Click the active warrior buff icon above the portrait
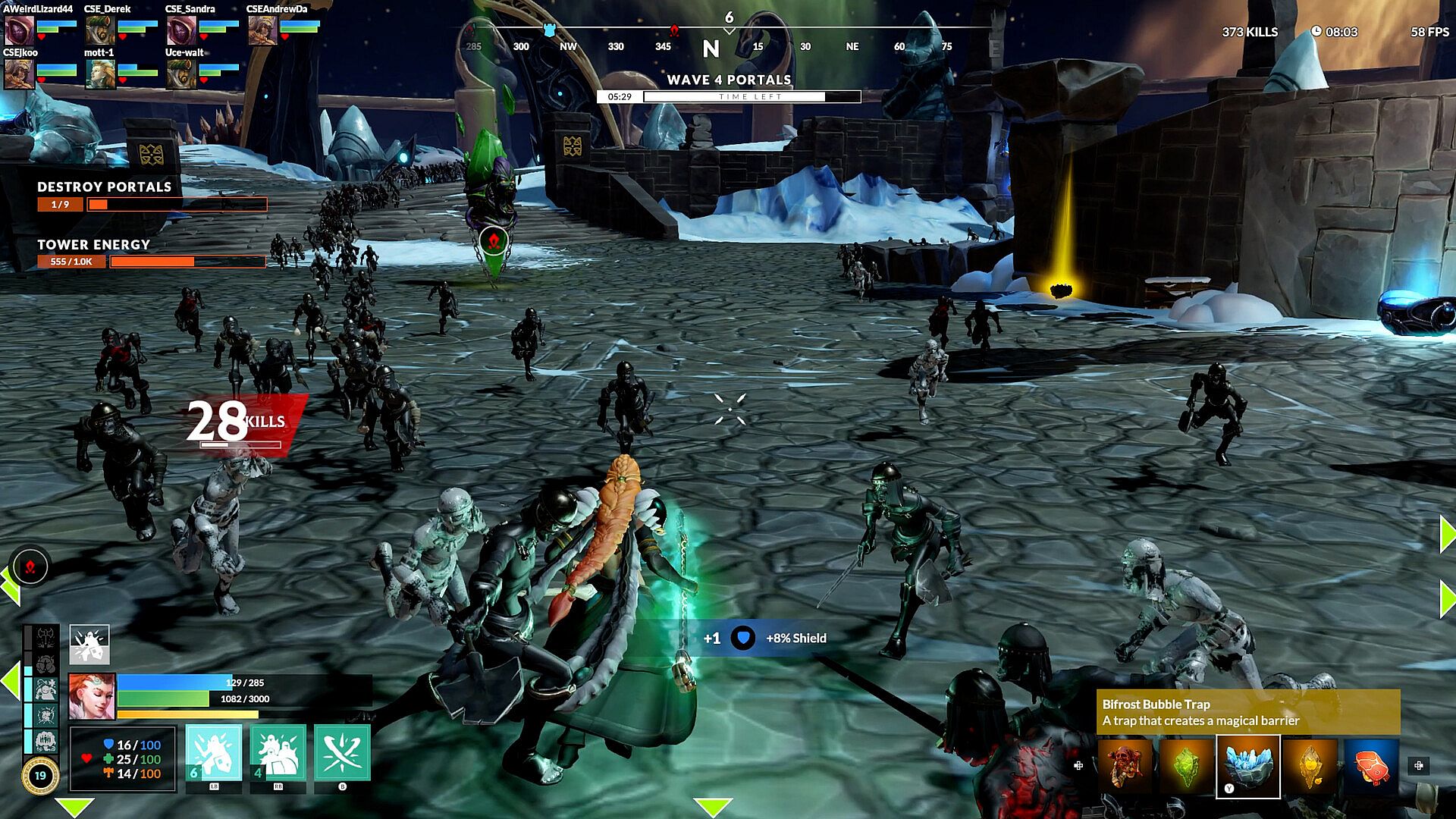Image resolution: width=1456 pixels, height=819 pixels. pyautogui.click(x=89, y=645)
